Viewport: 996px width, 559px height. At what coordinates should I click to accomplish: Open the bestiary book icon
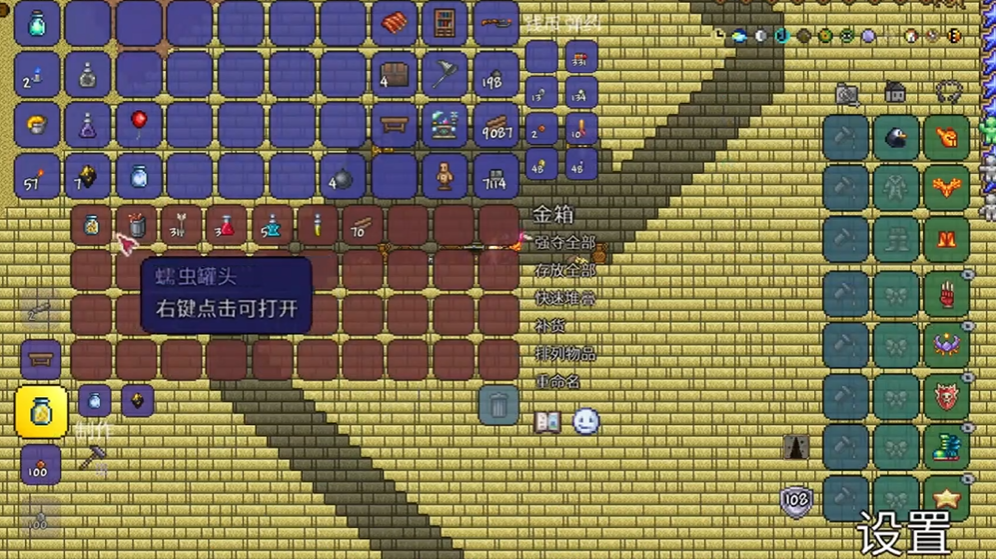(x=548, y=422)
